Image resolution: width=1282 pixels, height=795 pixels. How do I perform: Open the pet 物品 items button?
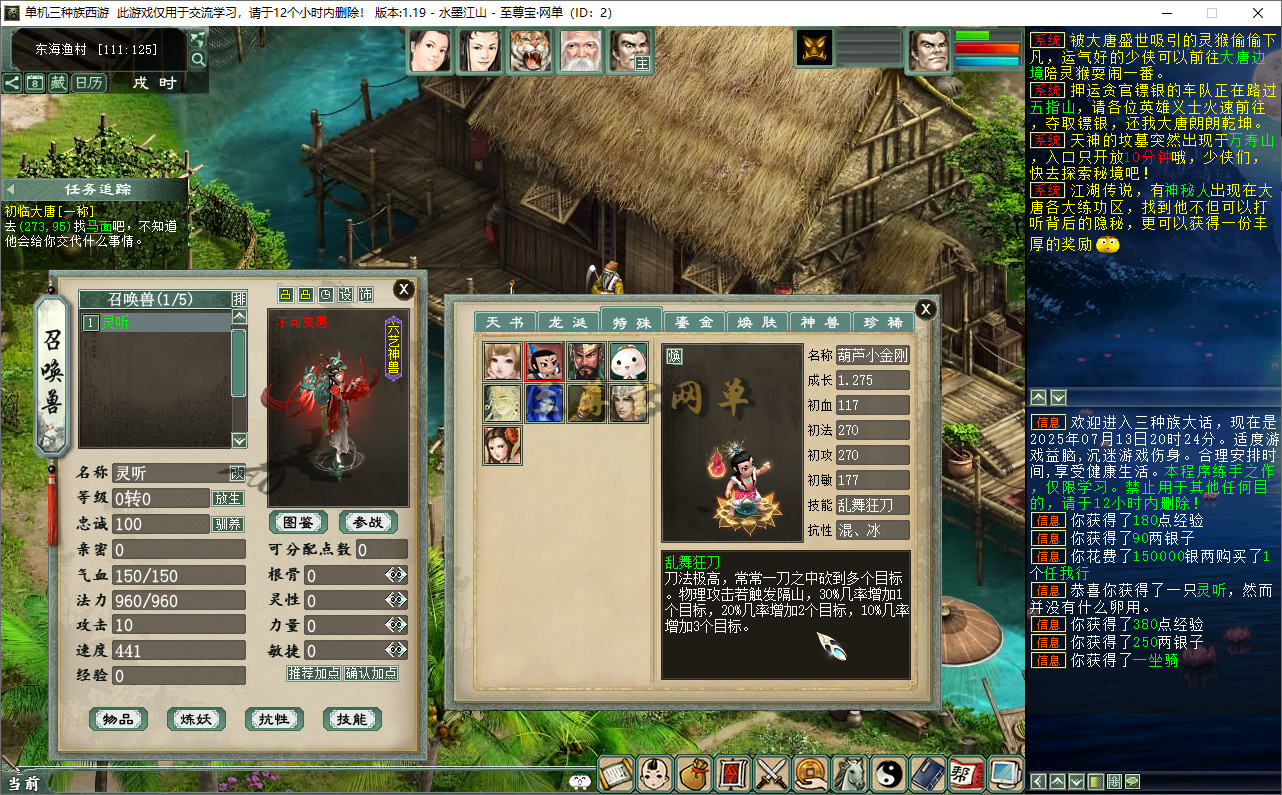[x=119, y=719]
